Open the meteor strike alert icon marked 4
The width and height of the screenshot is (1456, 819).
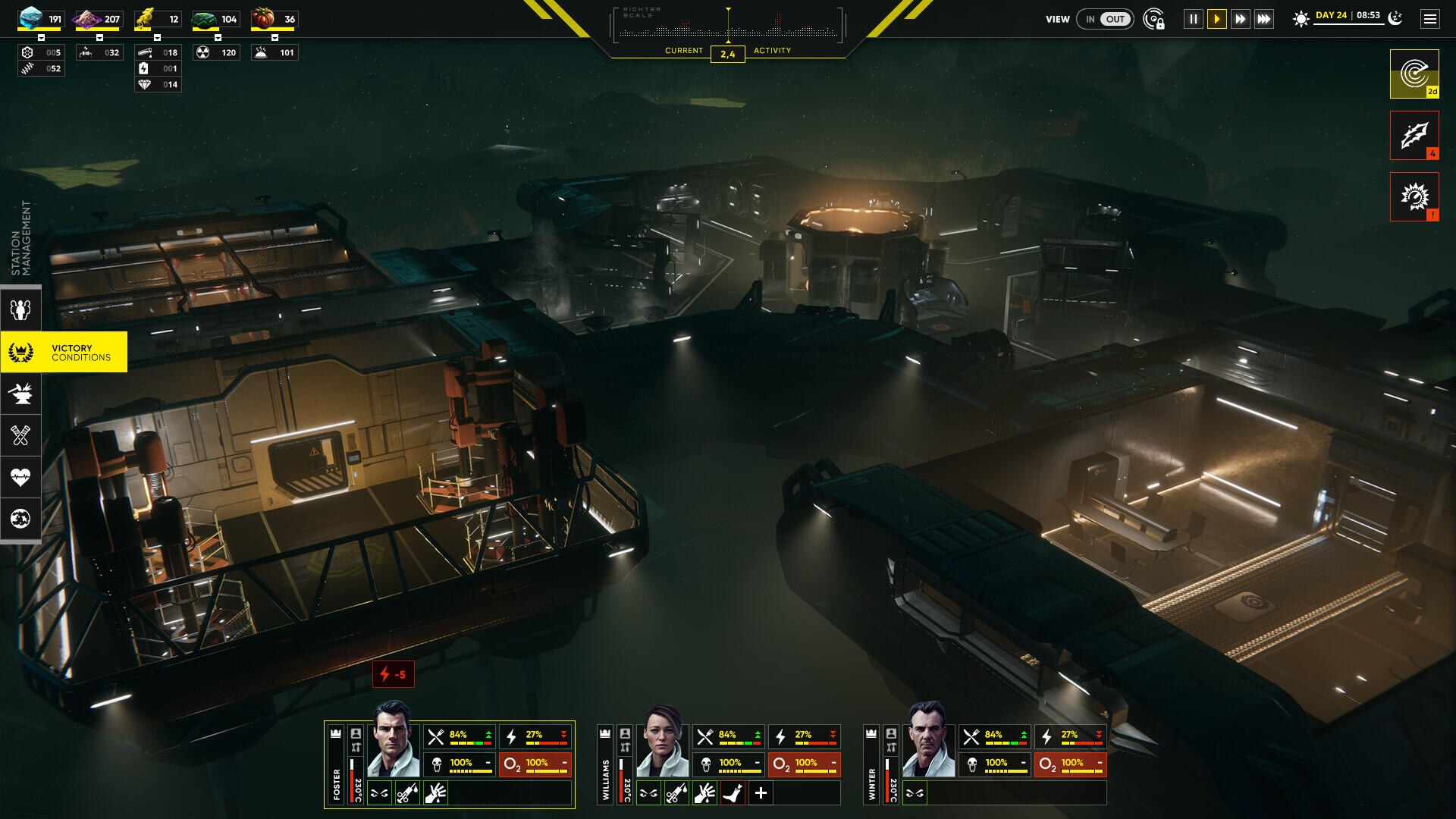[x=1414, y=135]
